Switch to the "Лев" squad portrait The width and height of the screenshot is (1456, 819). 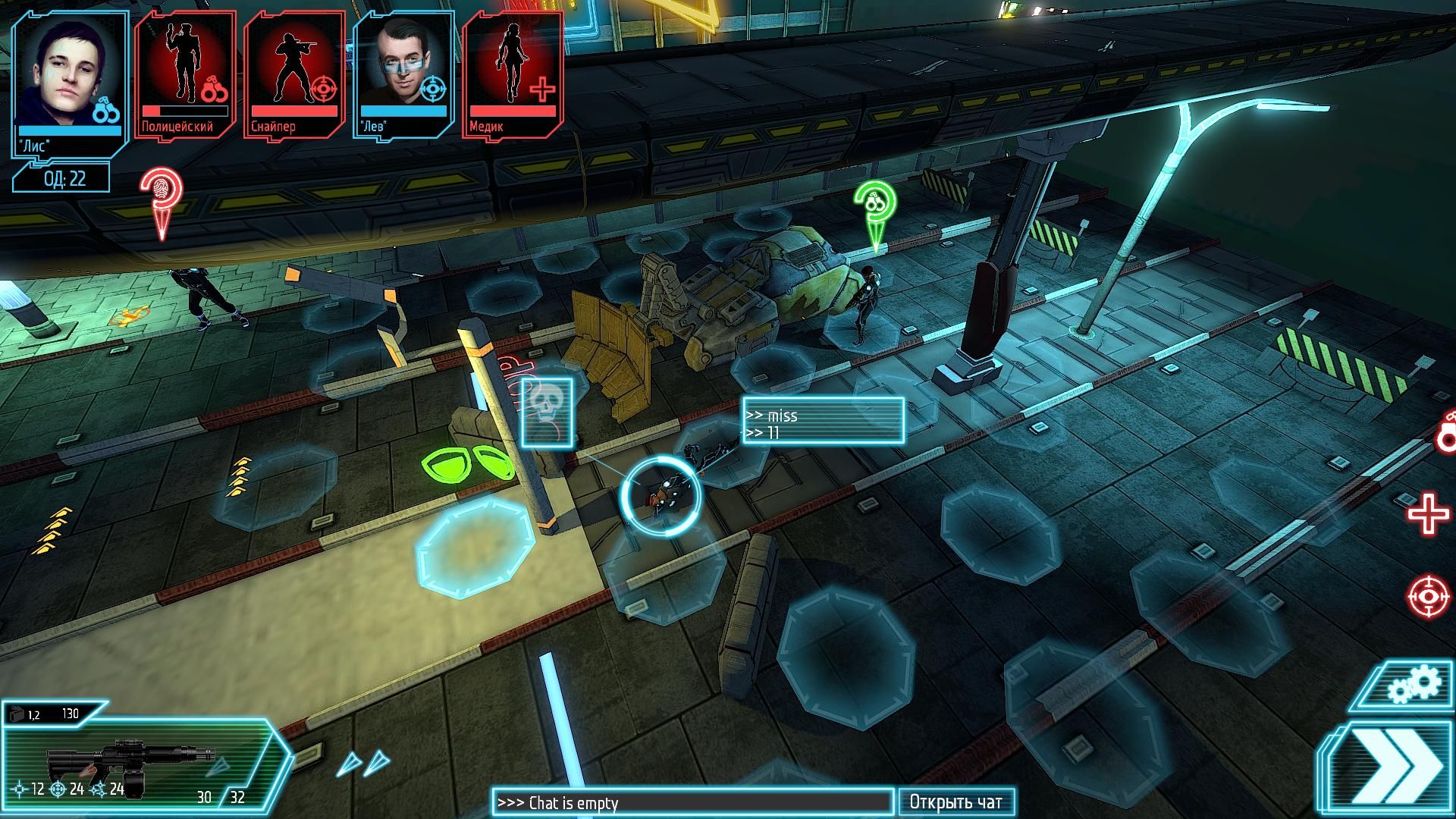tap(403, 73)
